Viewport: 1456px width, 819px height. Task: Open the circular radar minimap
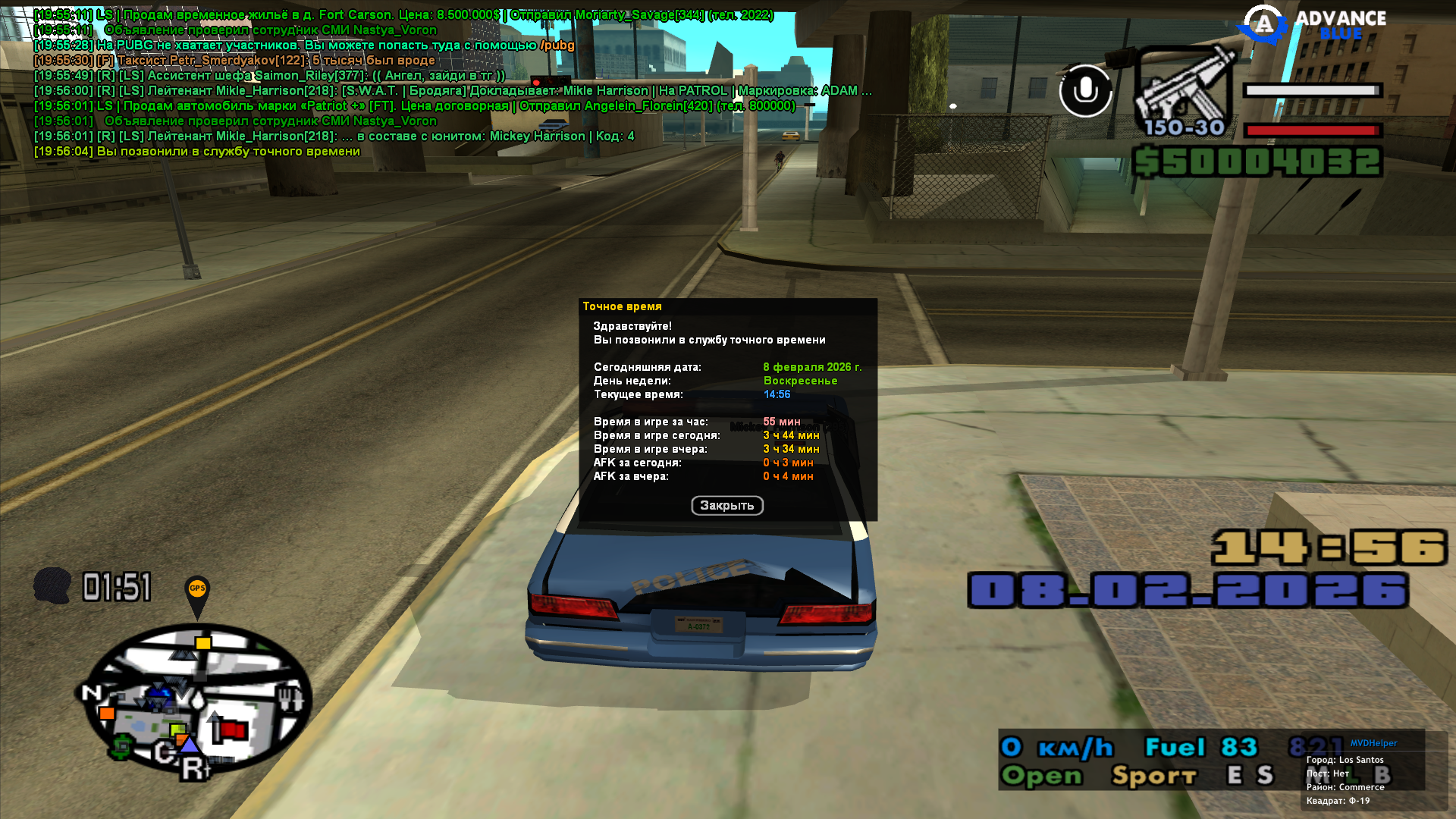tap(196, 698)
